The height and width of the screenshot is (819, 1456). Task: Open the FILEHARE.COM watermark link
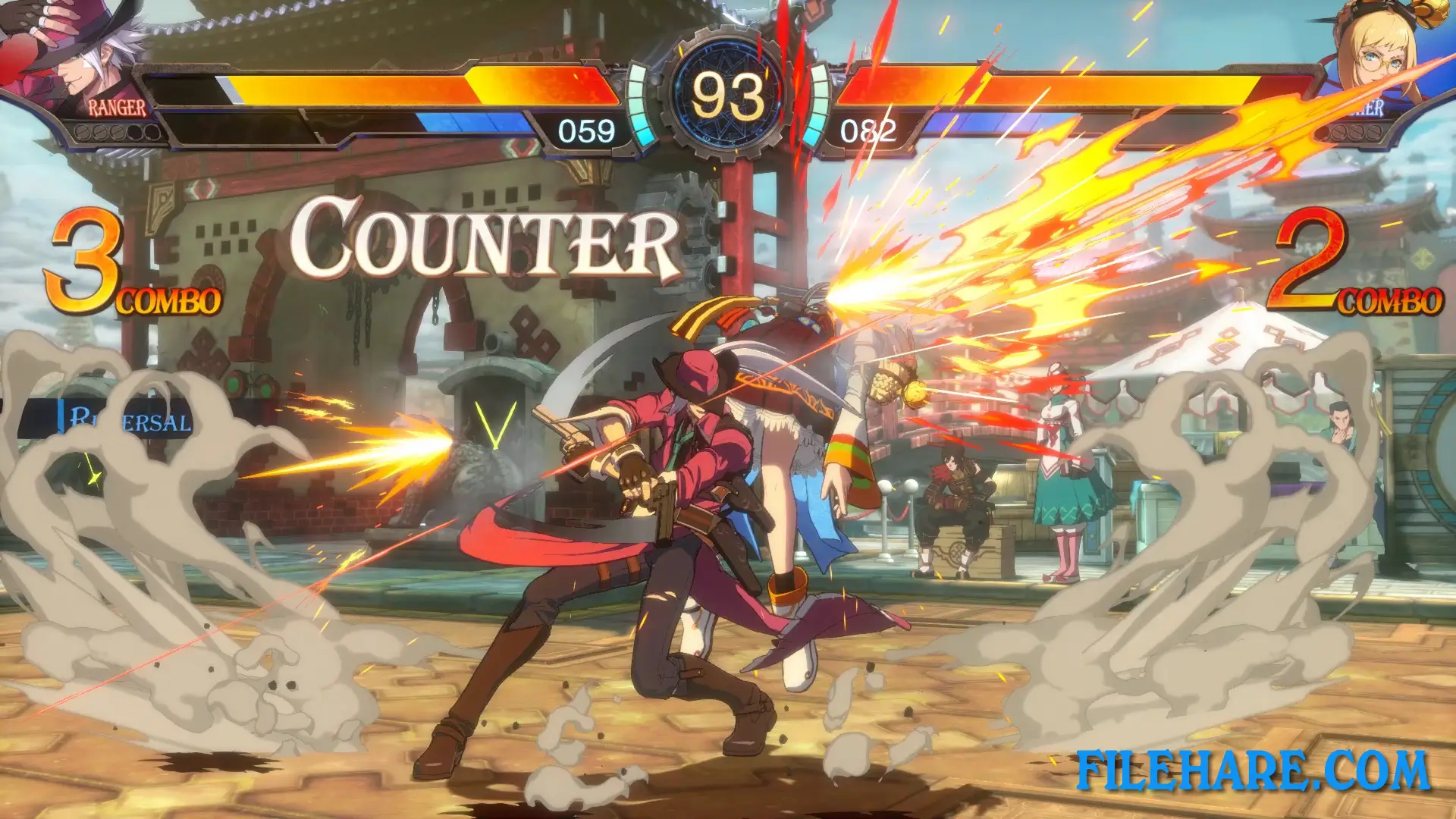click(1252, 770)
